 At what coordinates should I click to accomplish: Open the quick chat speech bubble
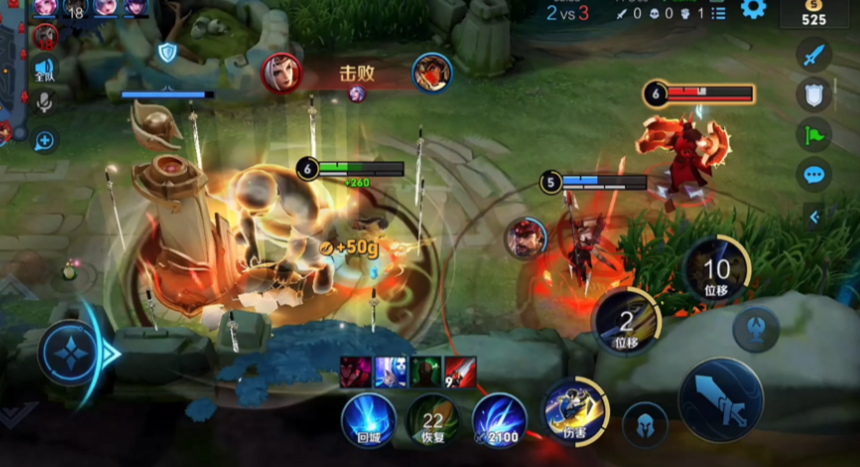pyautogui.click(x=814, y=175)
